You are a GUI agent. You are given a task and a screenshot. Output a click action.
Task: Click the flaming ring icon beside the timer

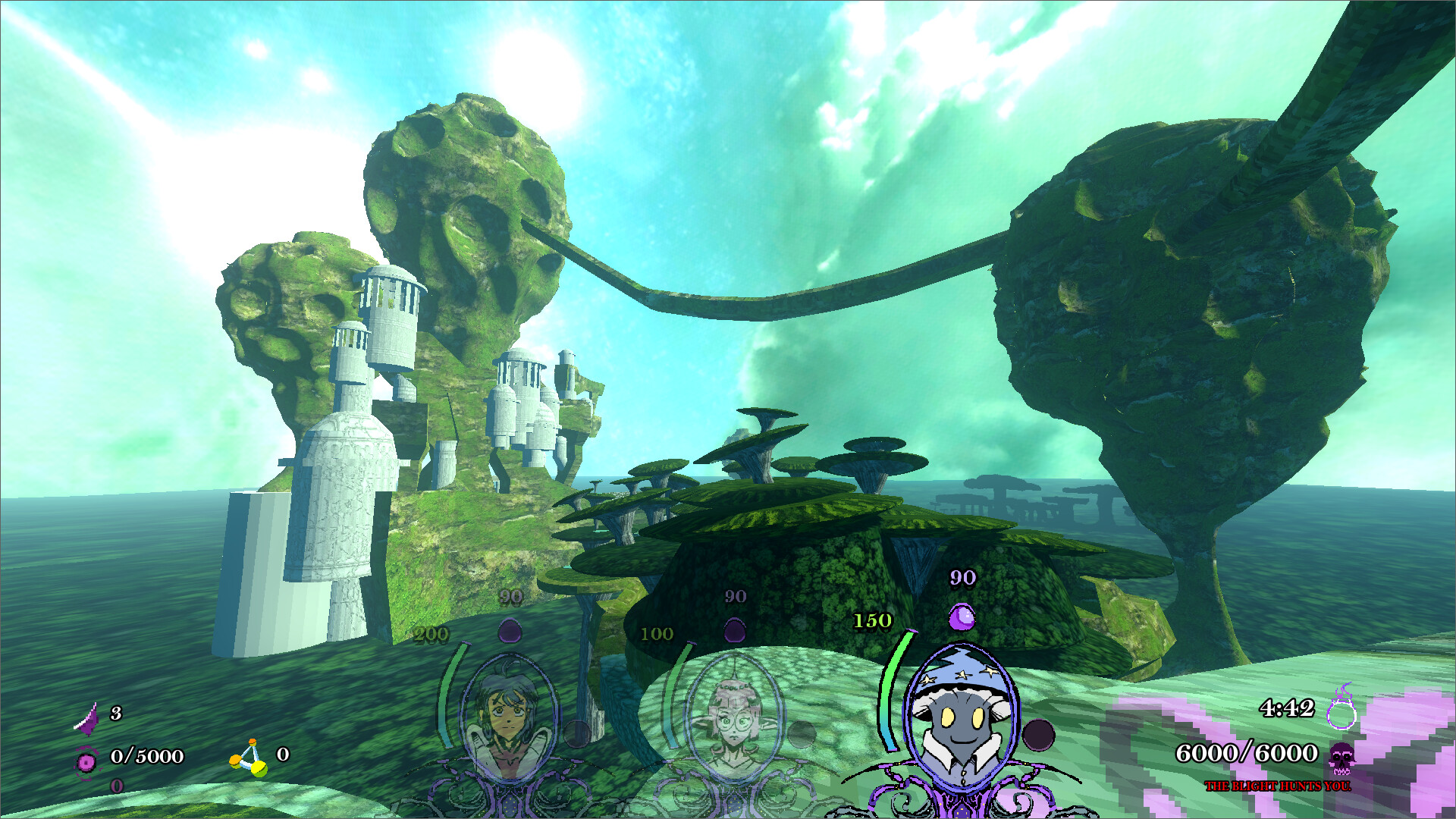[1341, 708]
